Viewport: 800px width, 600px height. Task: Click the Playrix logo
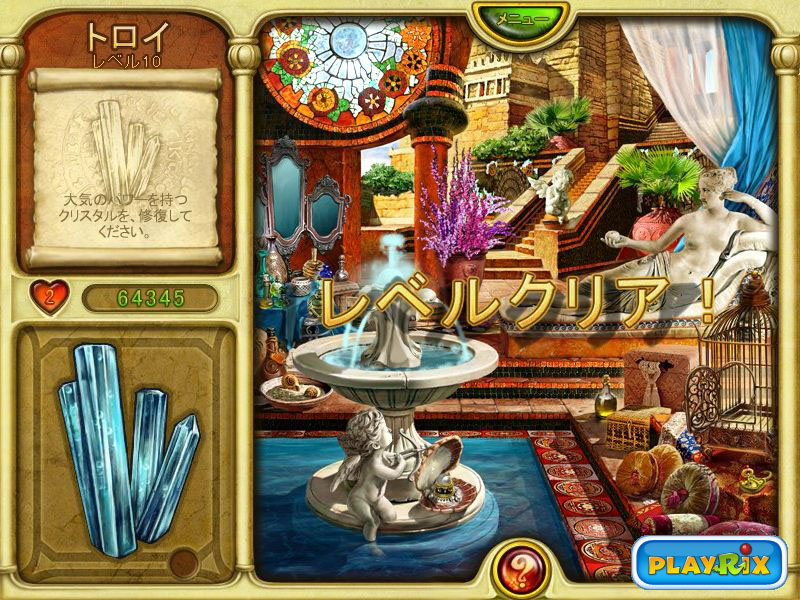(x=708, y=564)
